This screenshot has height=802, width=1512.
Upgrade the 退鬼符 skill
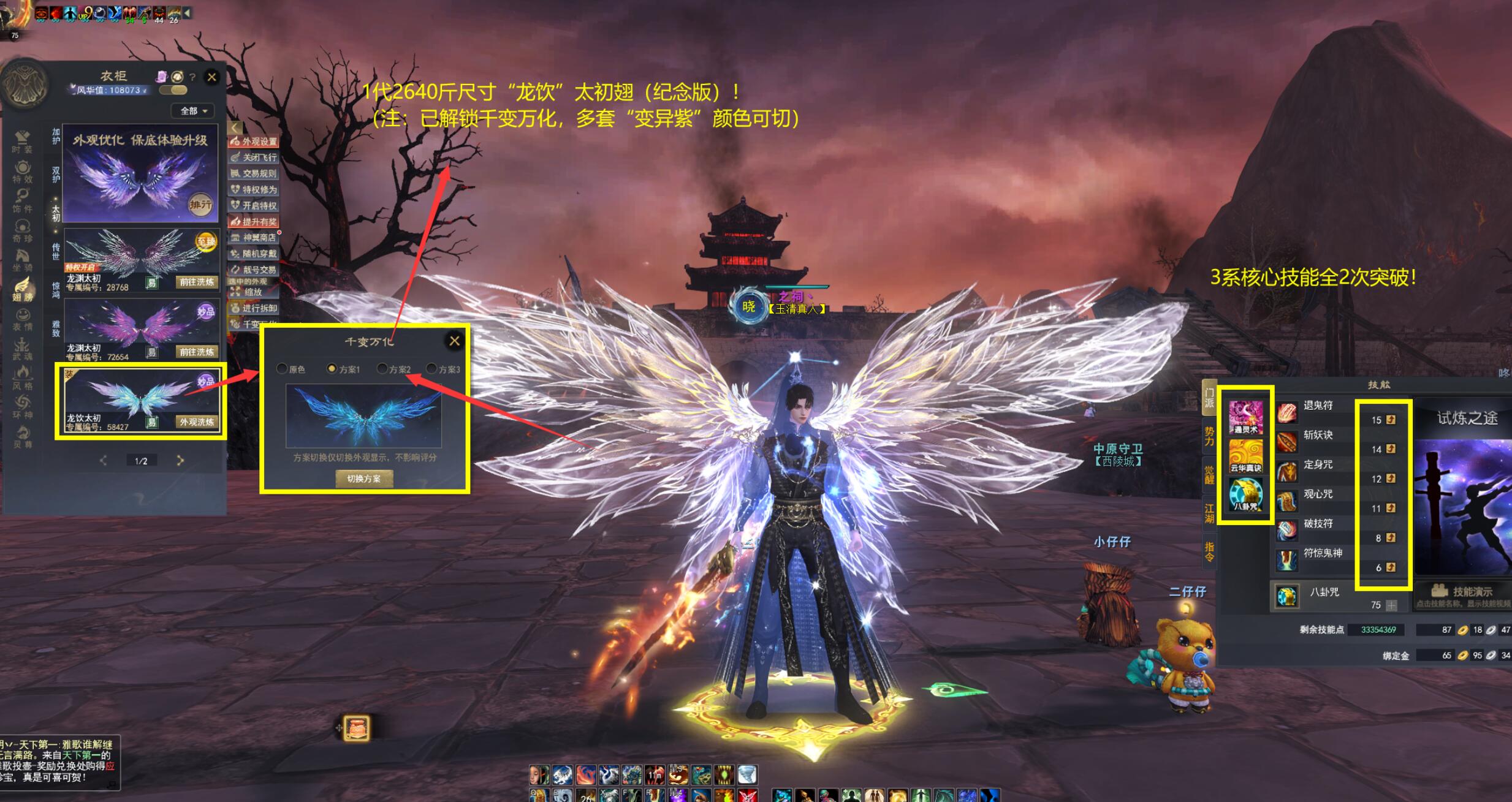pyautogui.click(x=1391, y=420)
